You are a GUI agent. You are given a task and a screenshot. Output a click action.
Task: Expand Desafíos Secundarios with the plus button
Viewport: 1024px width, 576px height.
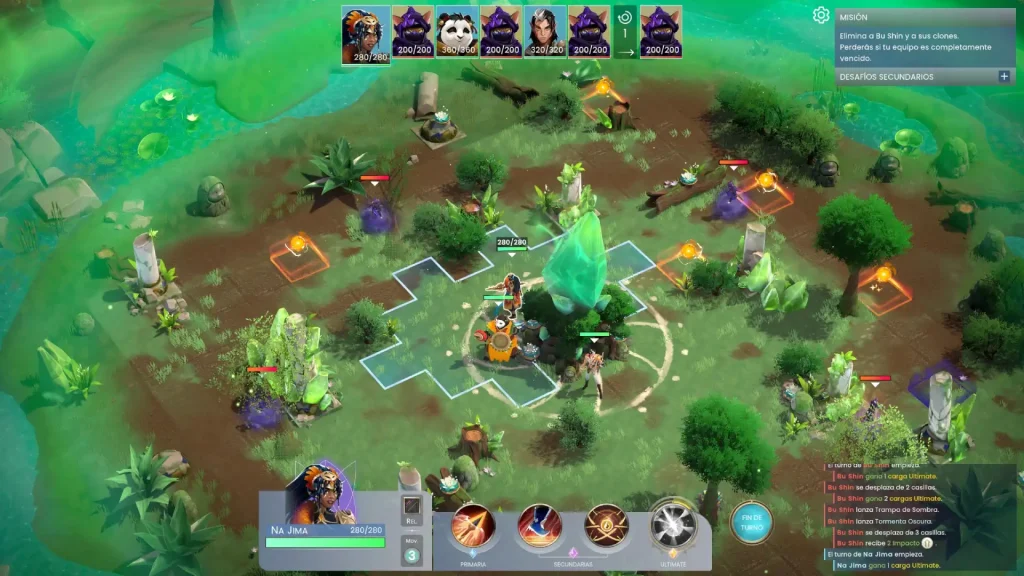pos(1003,76)
